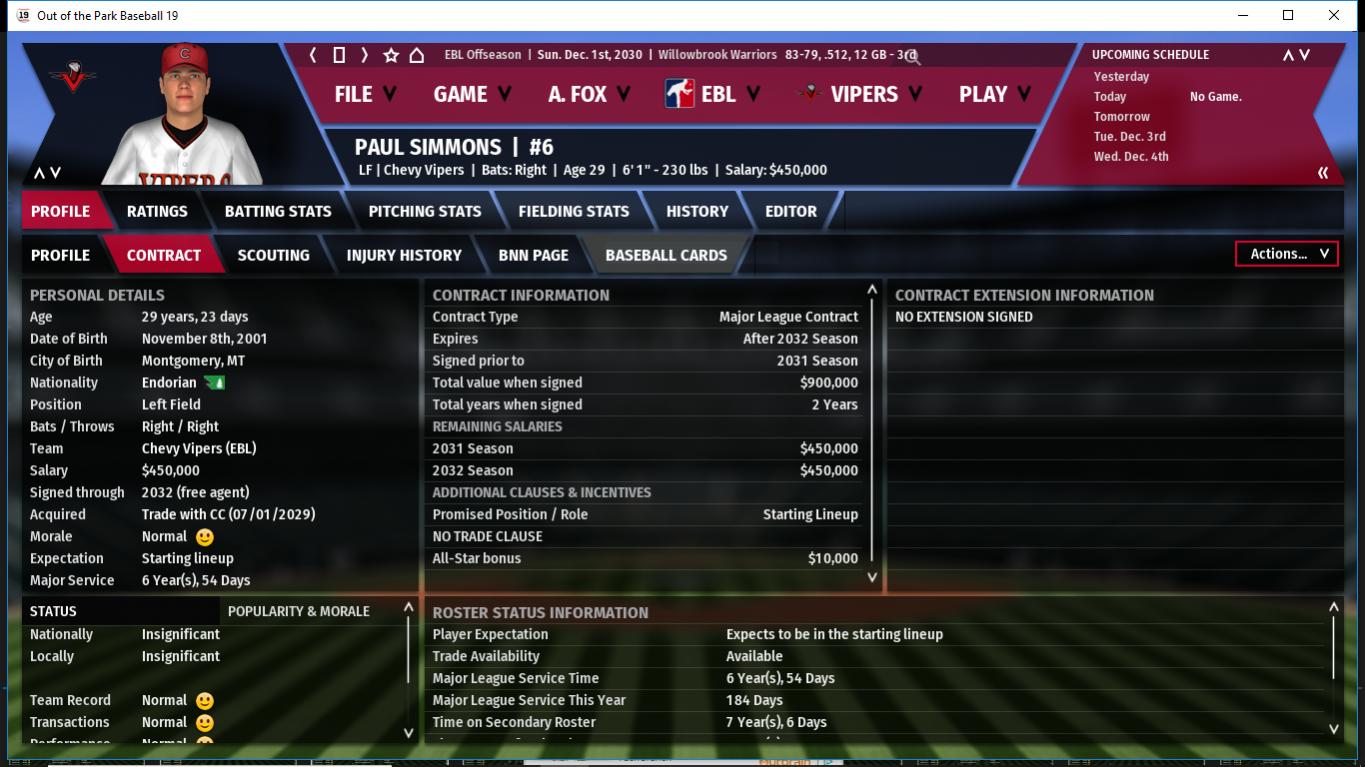Open the FILE menu
Image resolution: width=1365 pixels, height=767 pixels.
365,94
